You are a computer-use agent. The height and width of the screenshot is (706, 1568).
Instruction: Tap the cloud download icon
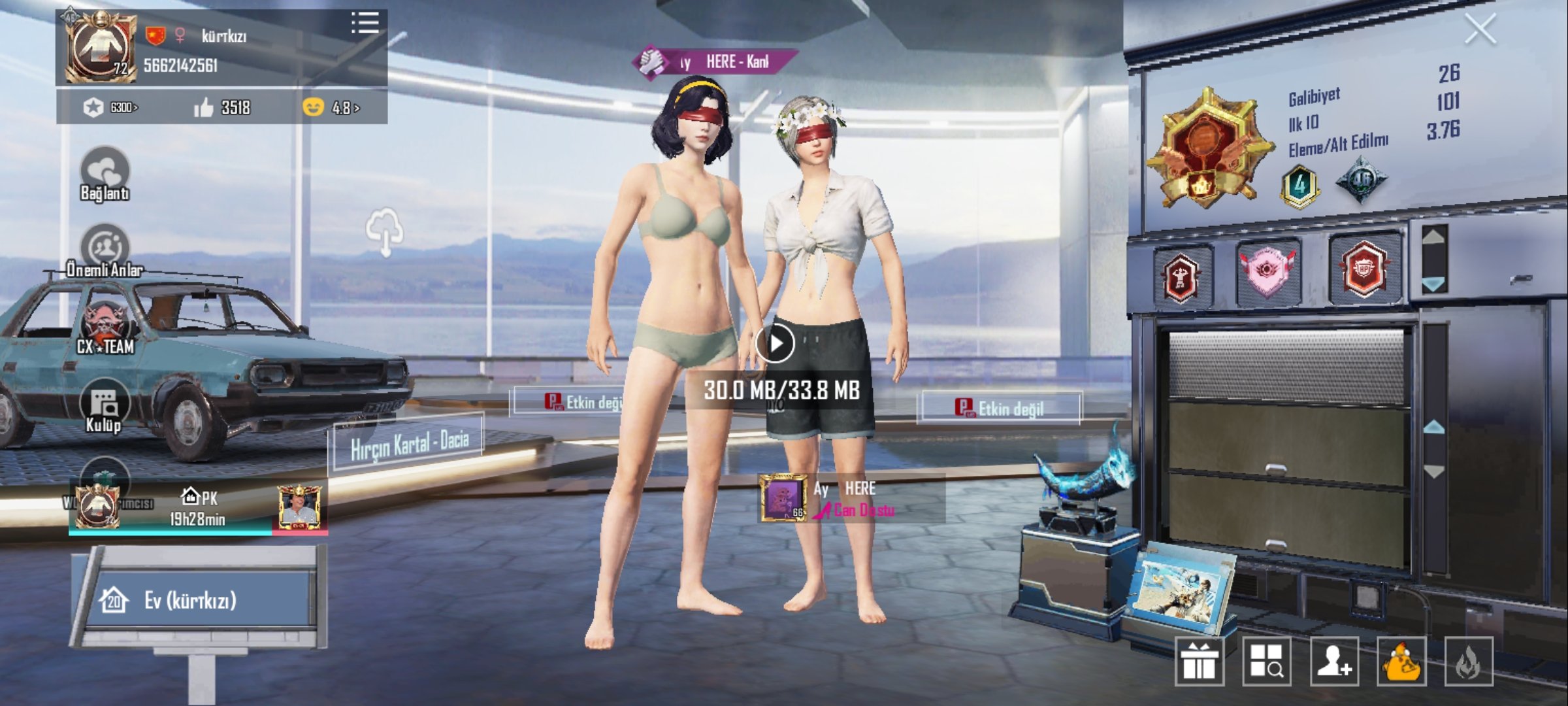coord(384,231)
